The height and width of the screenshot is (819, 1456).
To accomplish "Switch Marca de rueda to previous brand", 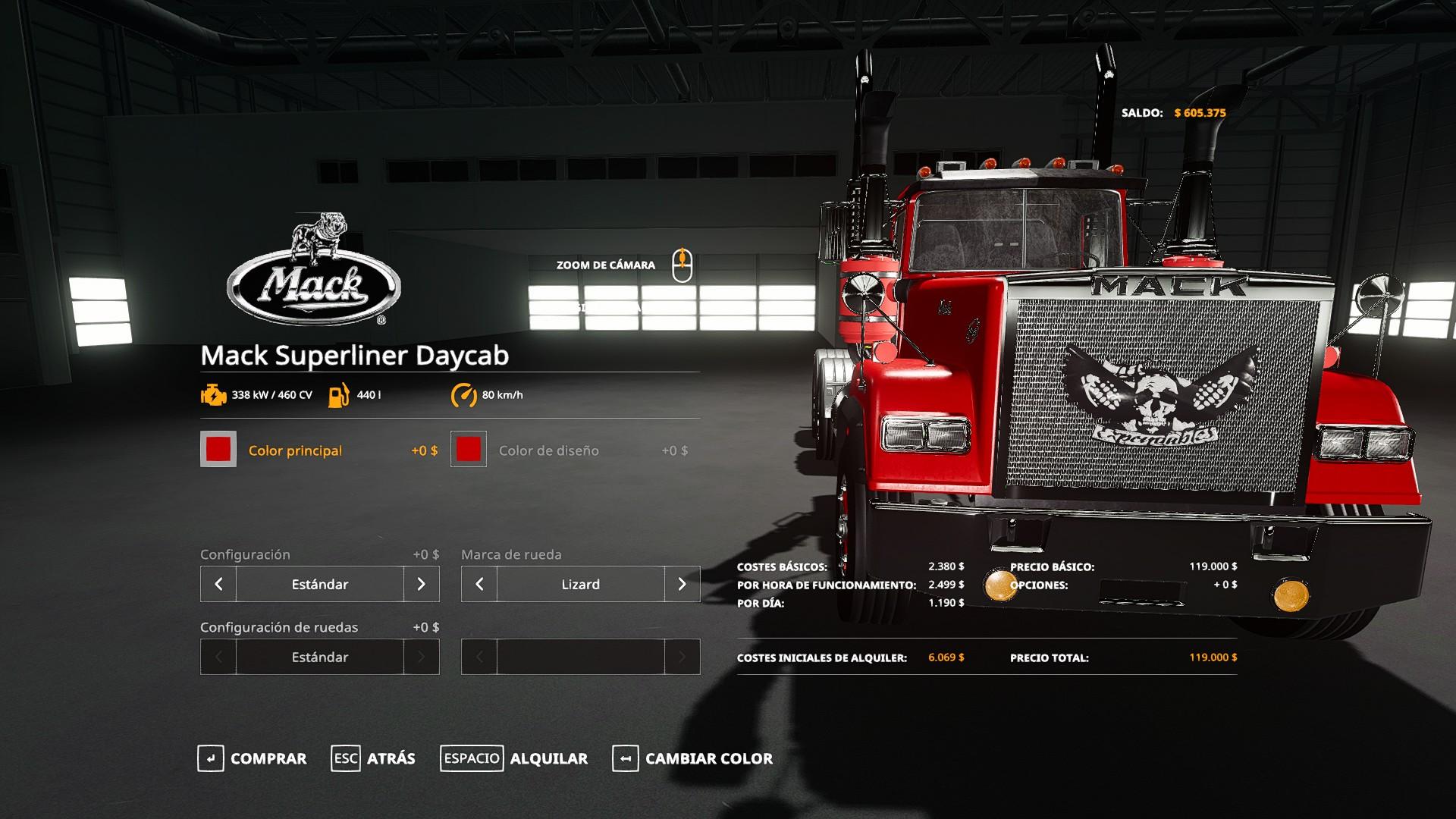I will coord(479,584).
